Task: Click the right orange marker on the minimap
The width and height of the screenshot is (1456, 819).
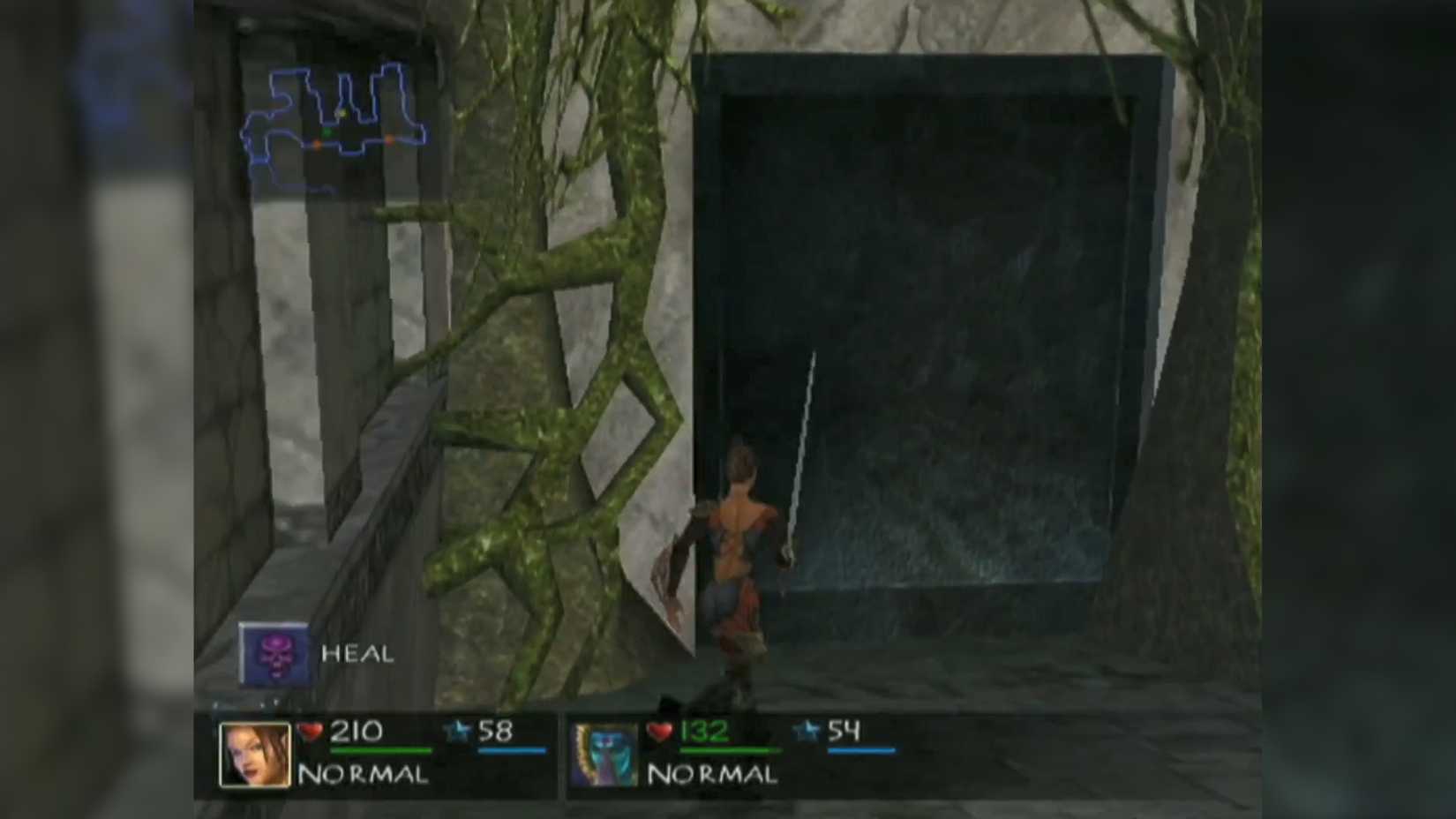Action: pos(389,139)
